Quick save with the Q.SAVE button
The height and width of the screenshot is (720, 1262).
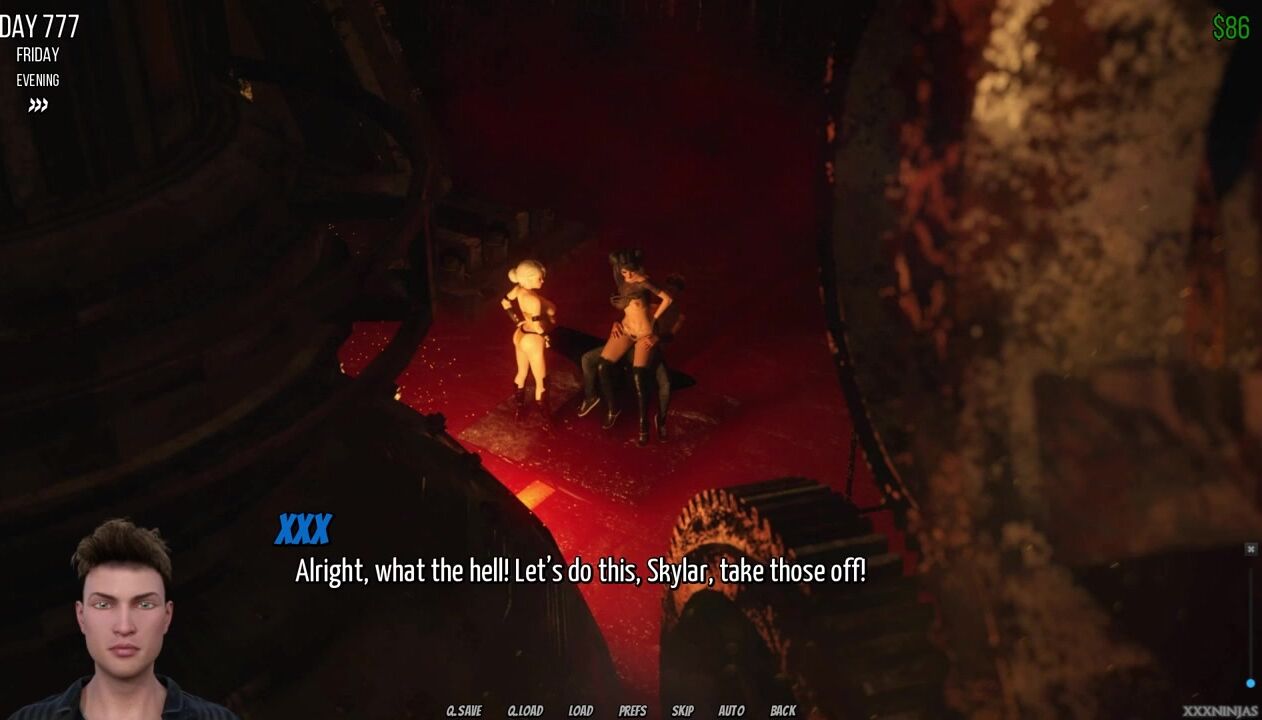click(463, 711)
